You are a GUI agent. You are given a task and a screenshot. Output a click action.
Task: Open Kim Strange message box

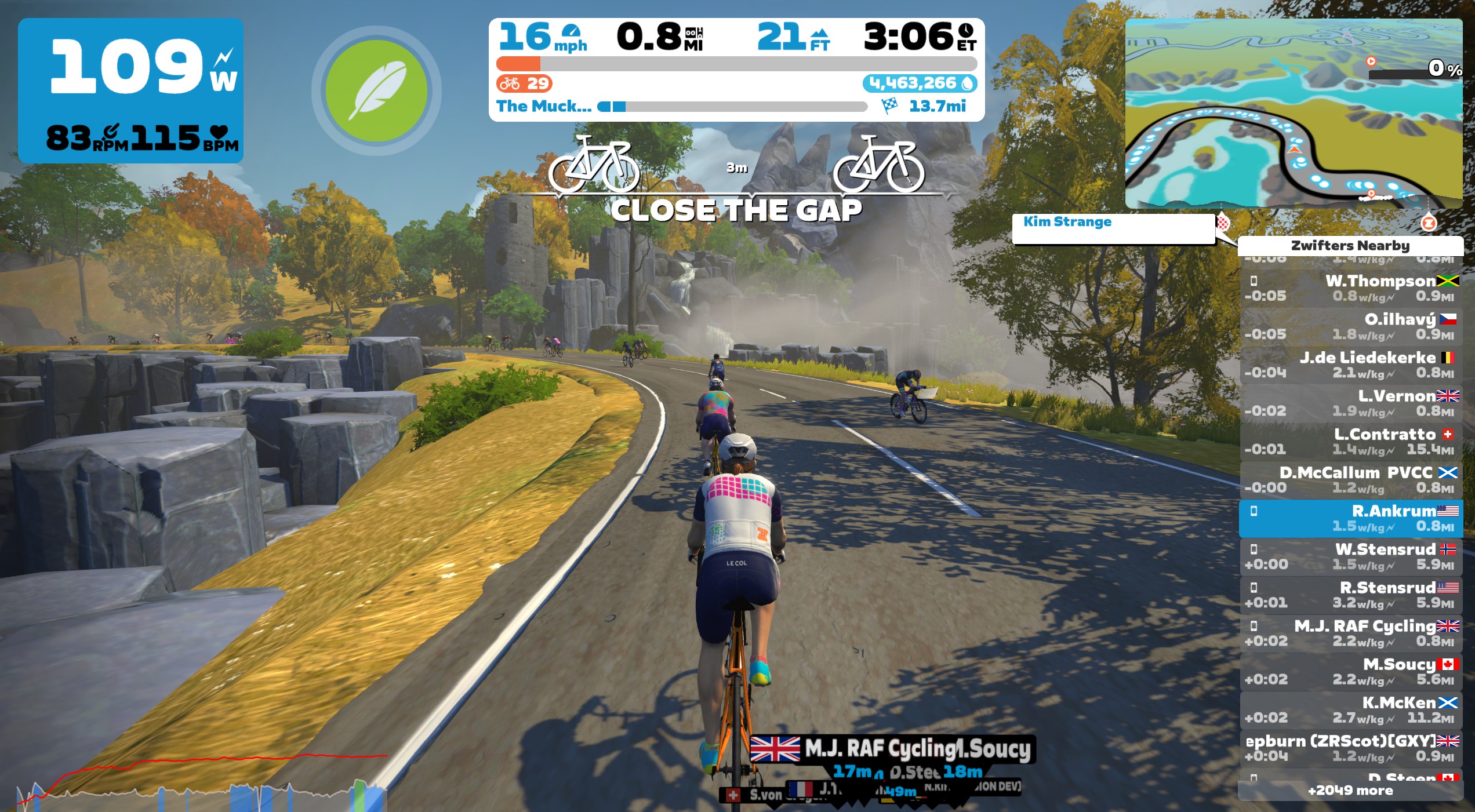1113,229
